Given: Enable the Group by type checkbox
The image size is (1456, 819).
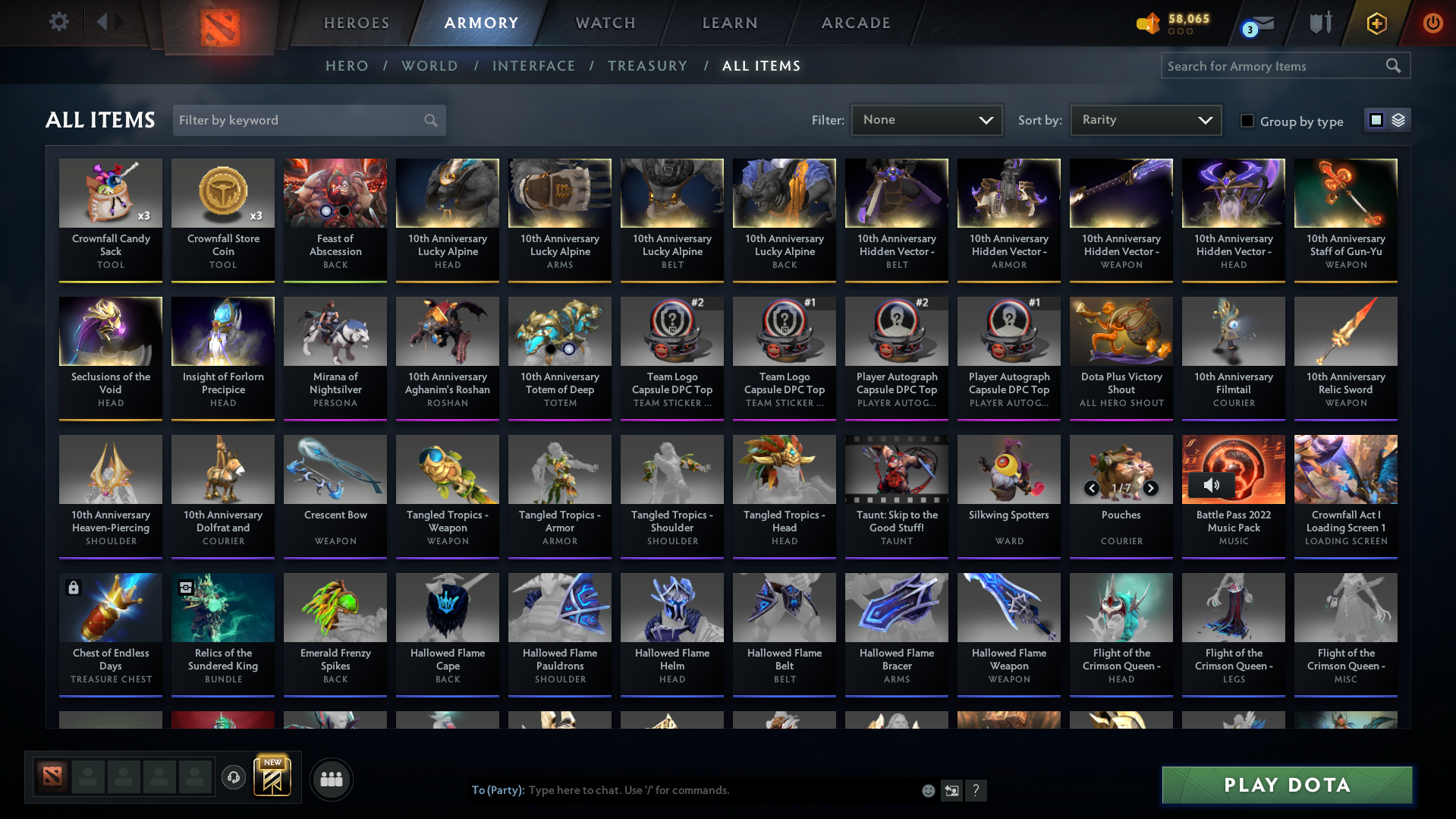Looking at the screenshot, I should pyautogui.click(x=1247, y=121).
